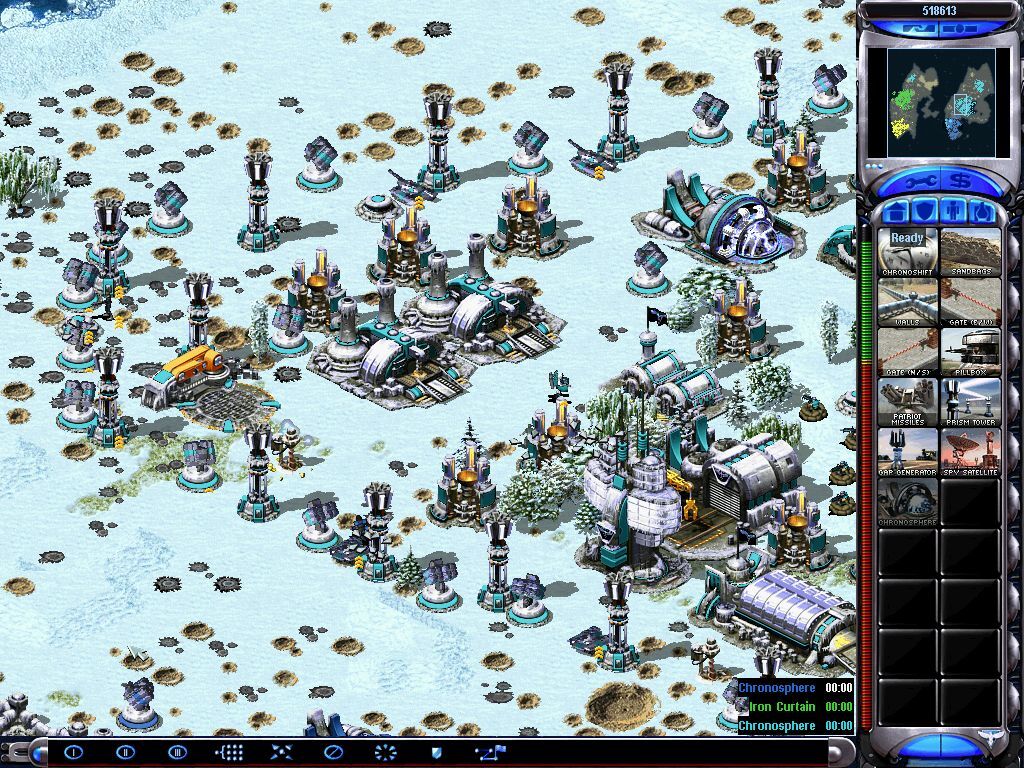This screenshot has width=1024, height=768.
Task: Select the Gap Generator icon
Action: coord(908,452)
